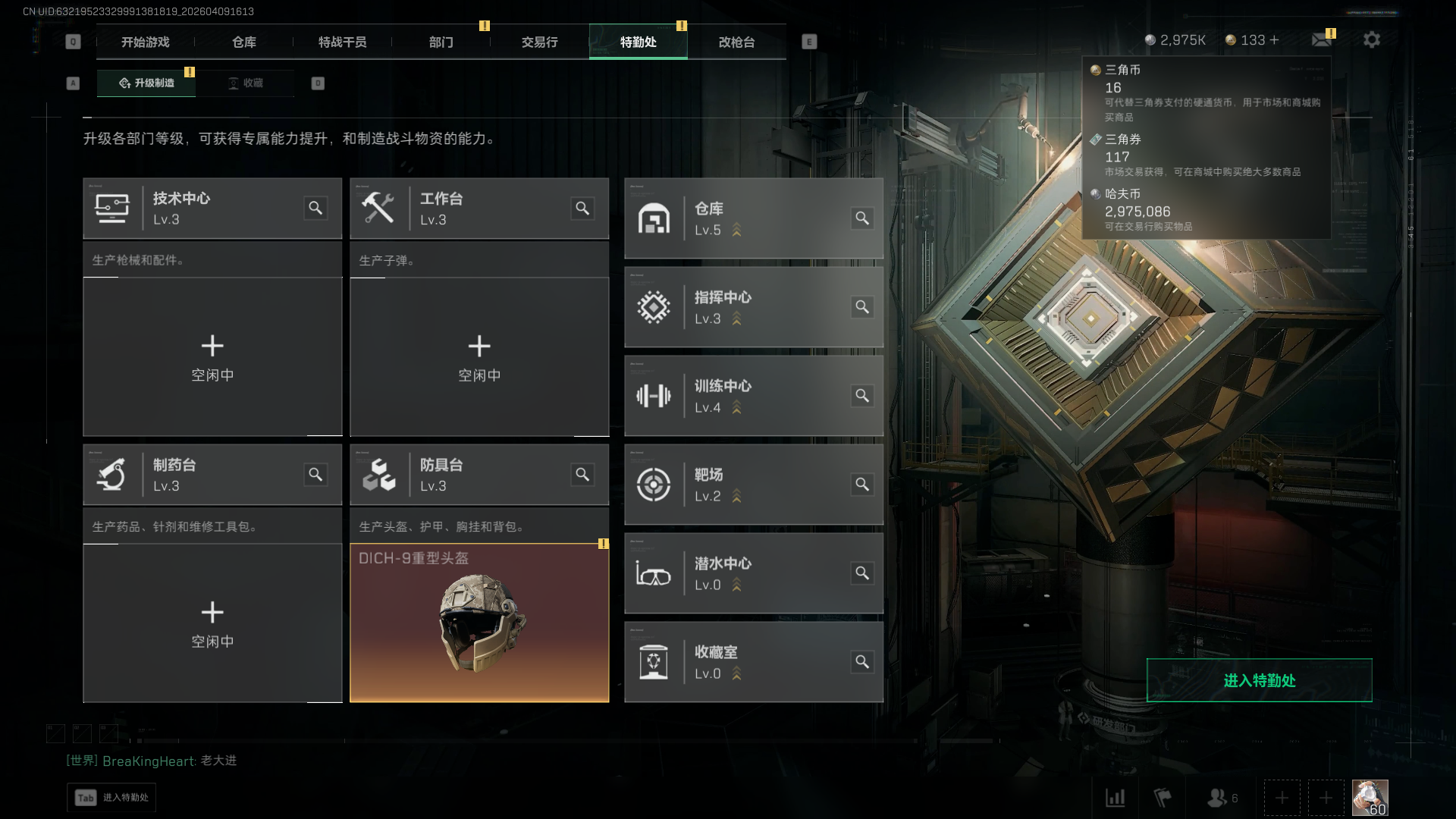Inspect 指挥中心 with its magnifier button

pos(862,307)
